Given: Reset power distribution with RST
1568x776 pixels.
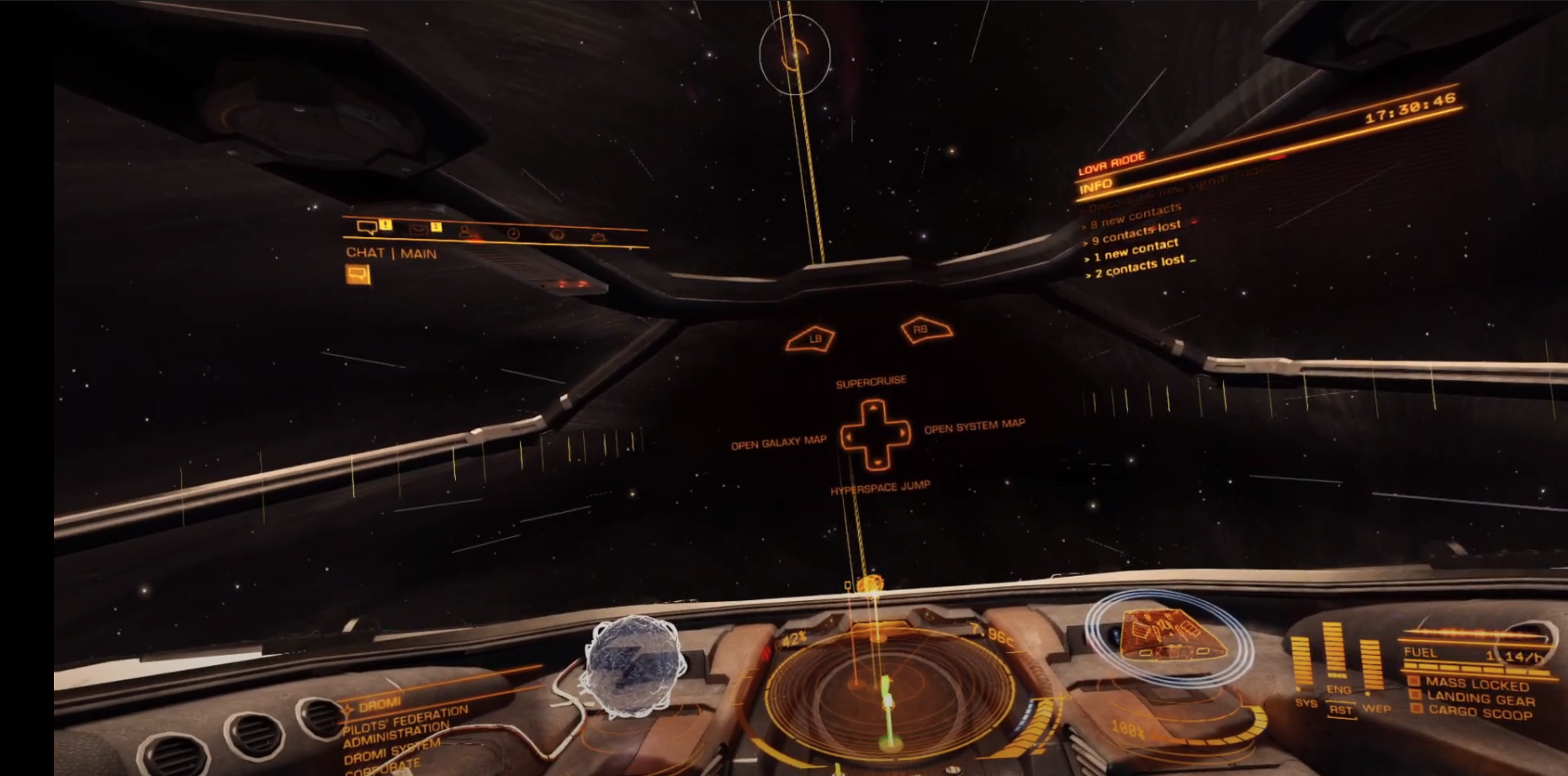Looking at the screenshot, I should (x=1340, y=710).
